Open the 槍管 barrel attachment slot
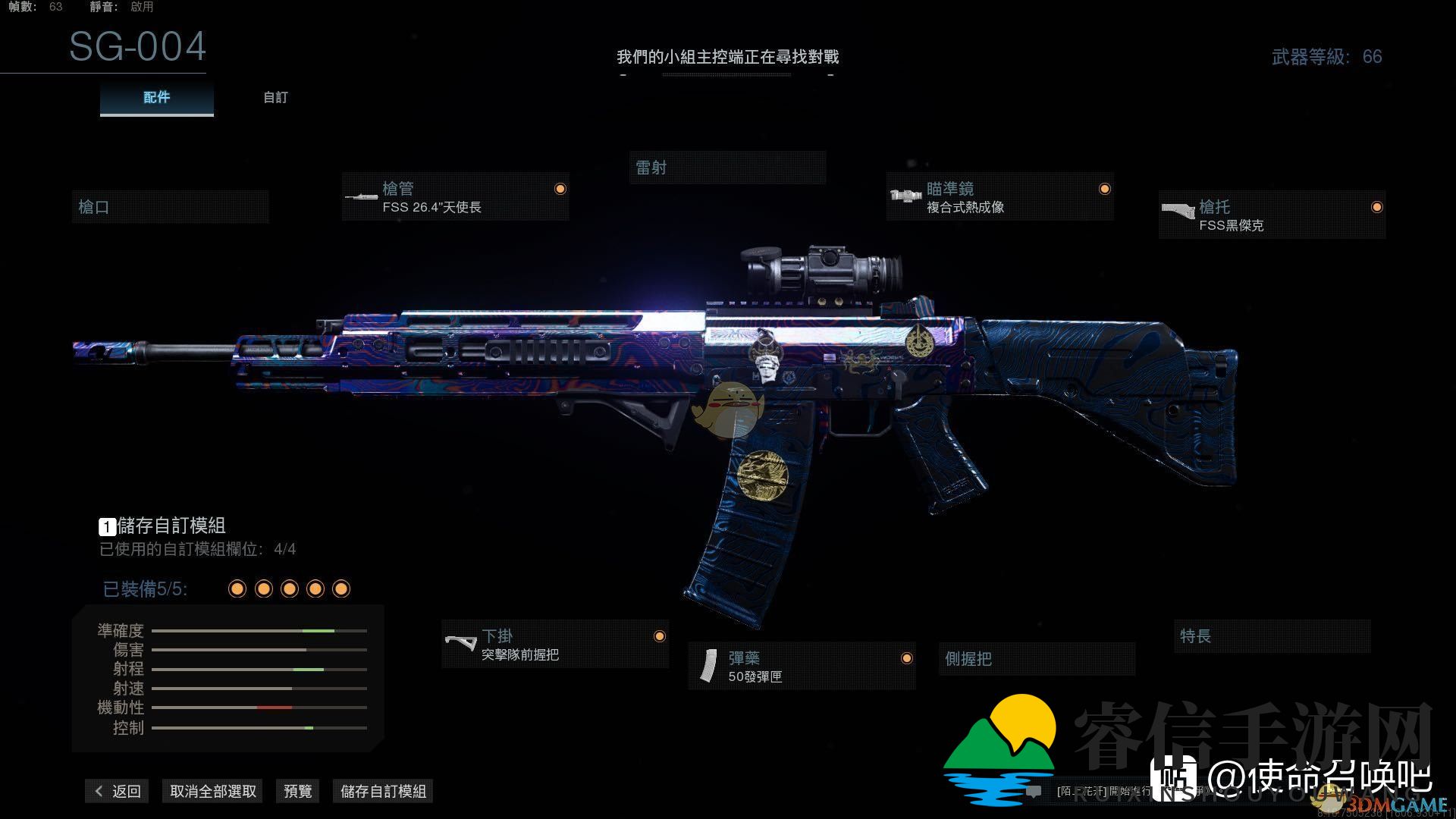 [x=455, y=197]
